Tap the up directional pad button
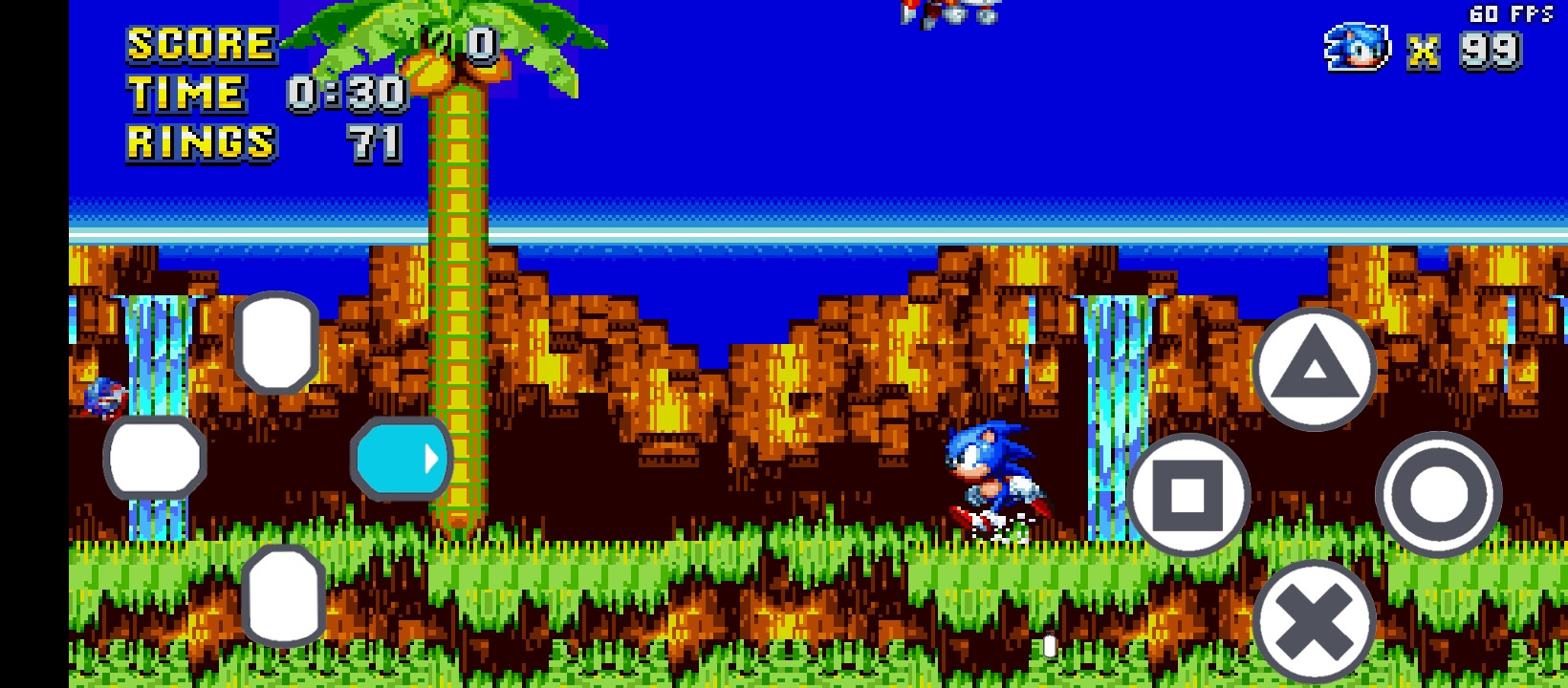This screenshot has height=688, width=1568. point(277,344)
